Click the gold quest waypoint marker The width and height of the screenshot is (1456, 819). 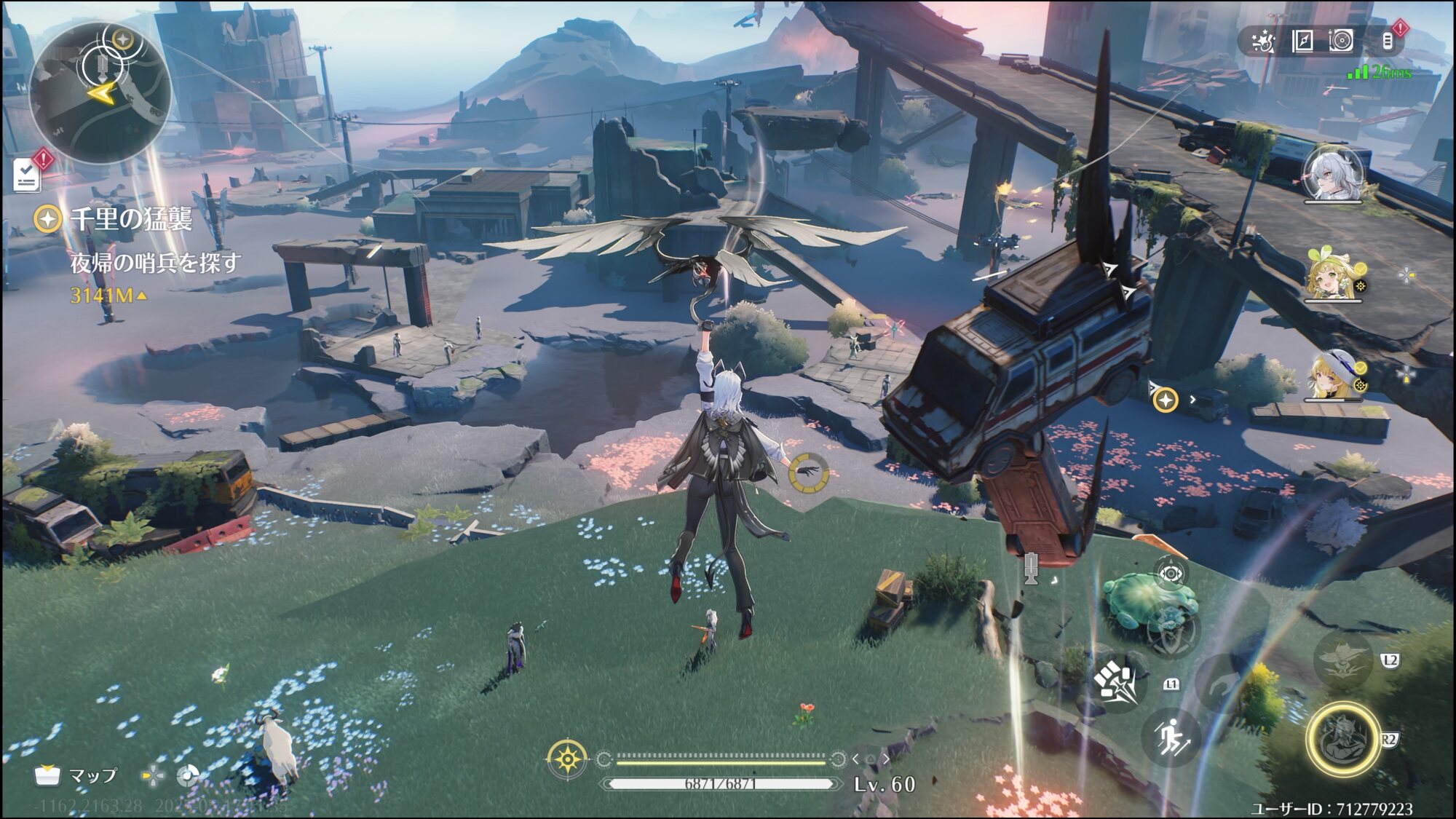(1166, 400)
